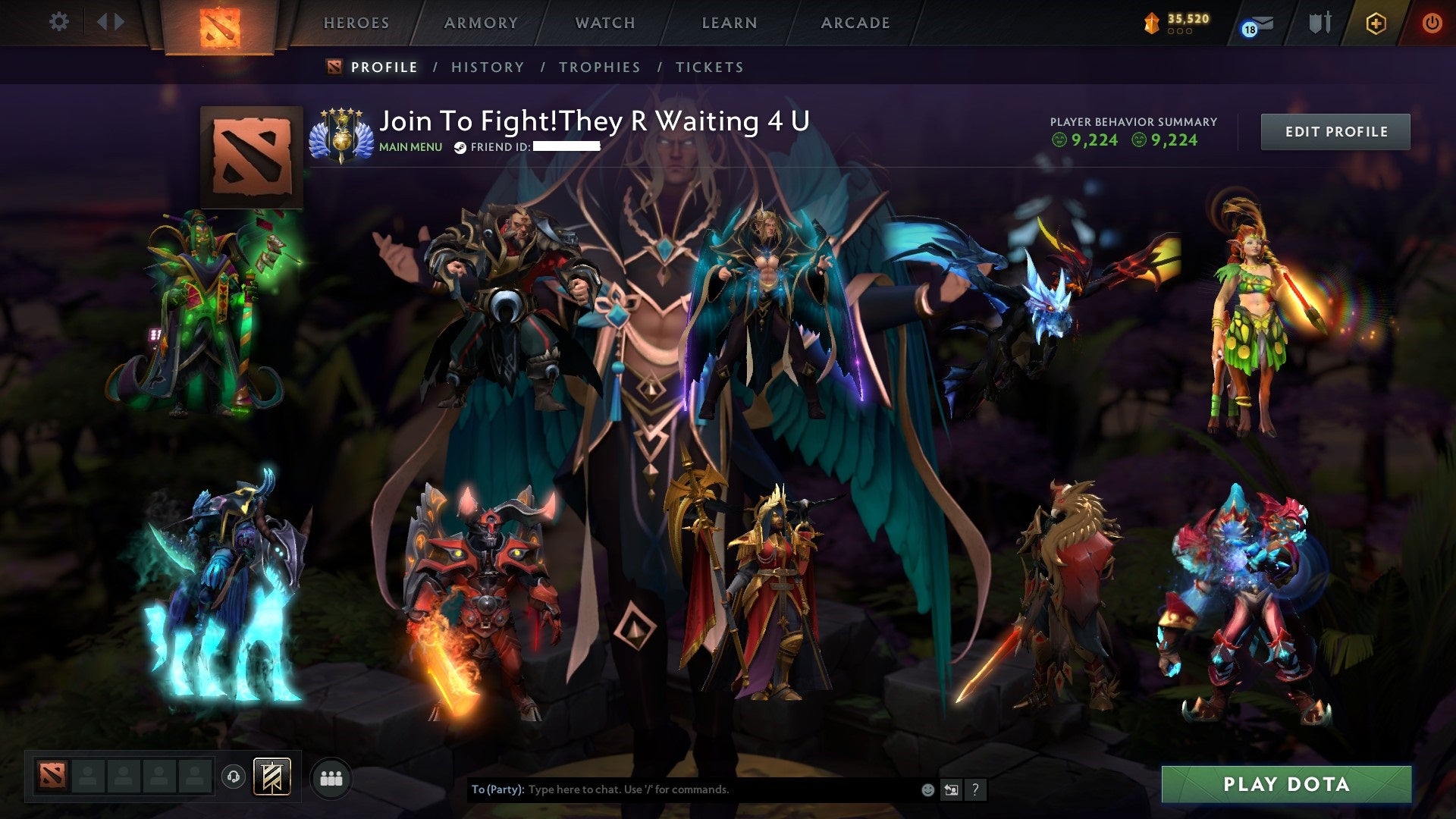Open Dota Plus via gold hexagon icon
The image size is (1456, 819).
[1376, 24]
